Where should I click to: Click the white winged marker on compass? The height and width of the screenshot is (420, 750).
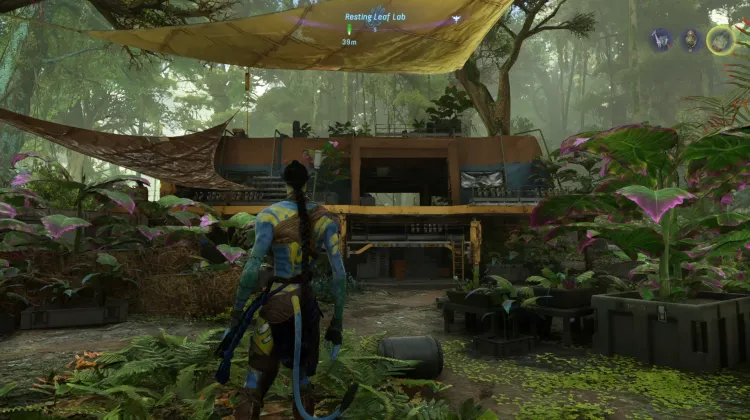pyautogui.click(x=456, y=19)
